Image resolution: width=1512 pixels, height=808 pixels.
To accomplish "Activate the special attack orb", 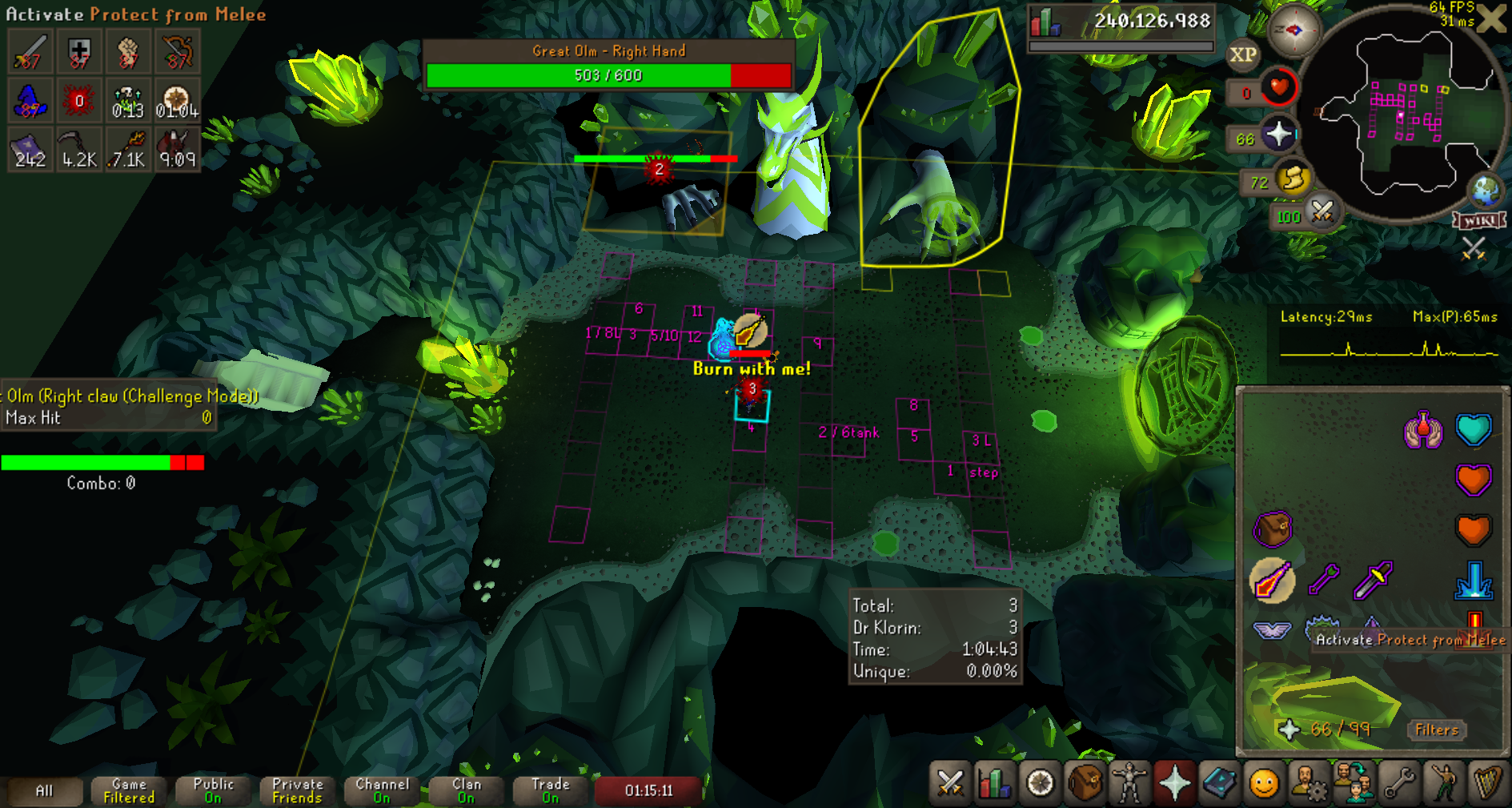I will pos(1321,212).
